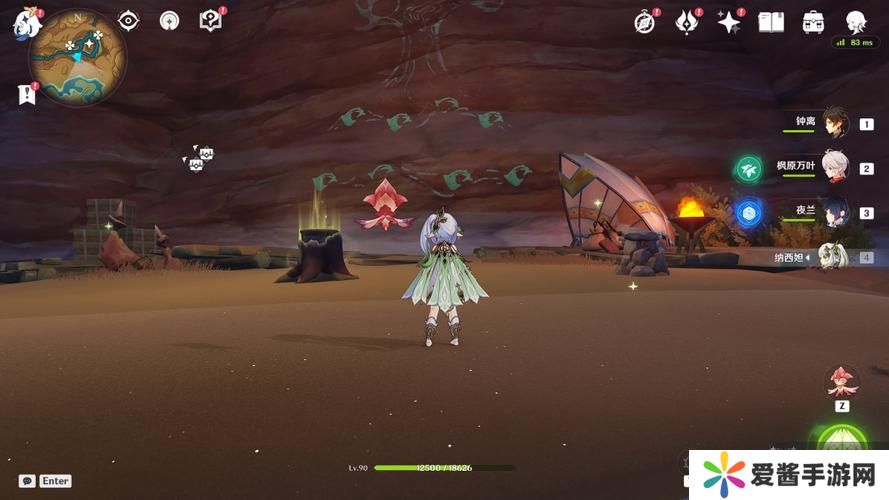
Task: Open the compass events icon
Action: click(x=645, y=22)
